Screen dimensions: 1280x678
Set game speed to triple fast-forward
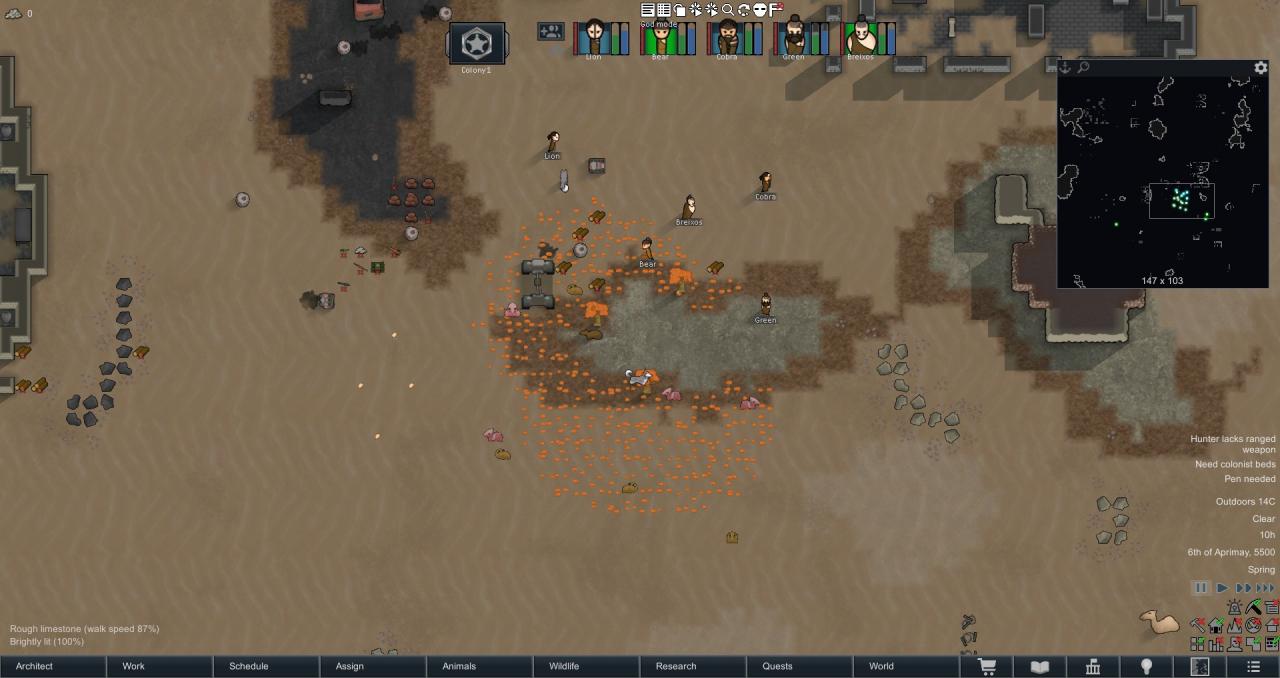click(x=1265, y=588)
